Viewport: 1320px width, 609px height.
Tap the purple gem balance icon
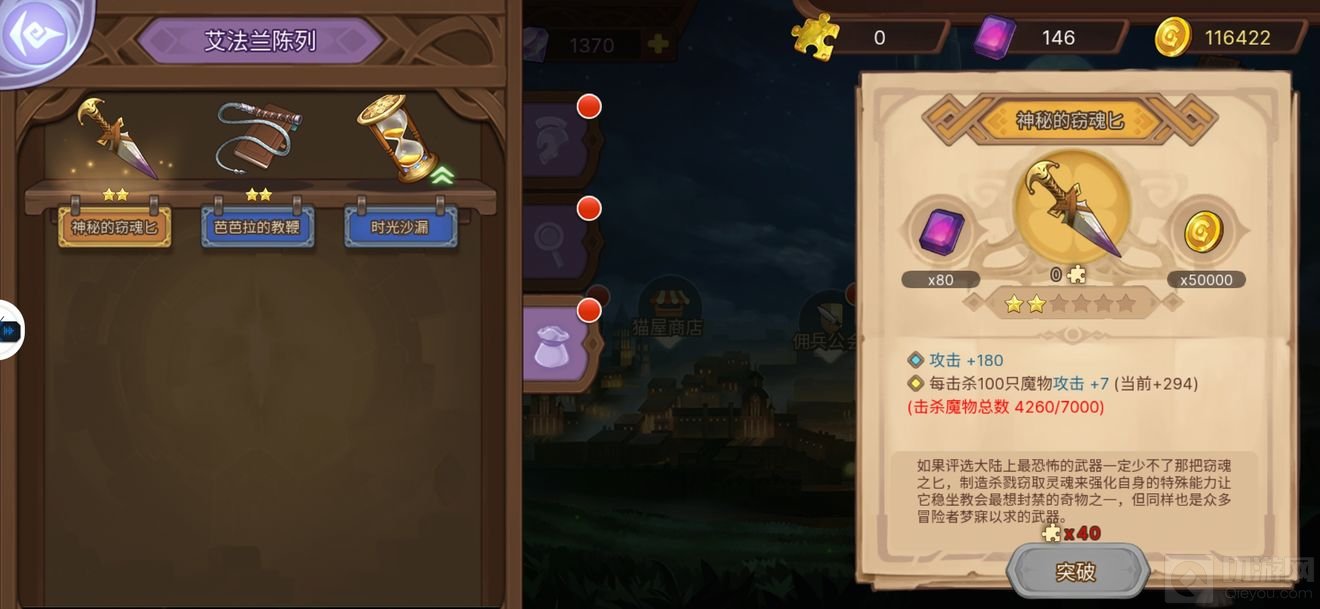[x=994, y=39]
